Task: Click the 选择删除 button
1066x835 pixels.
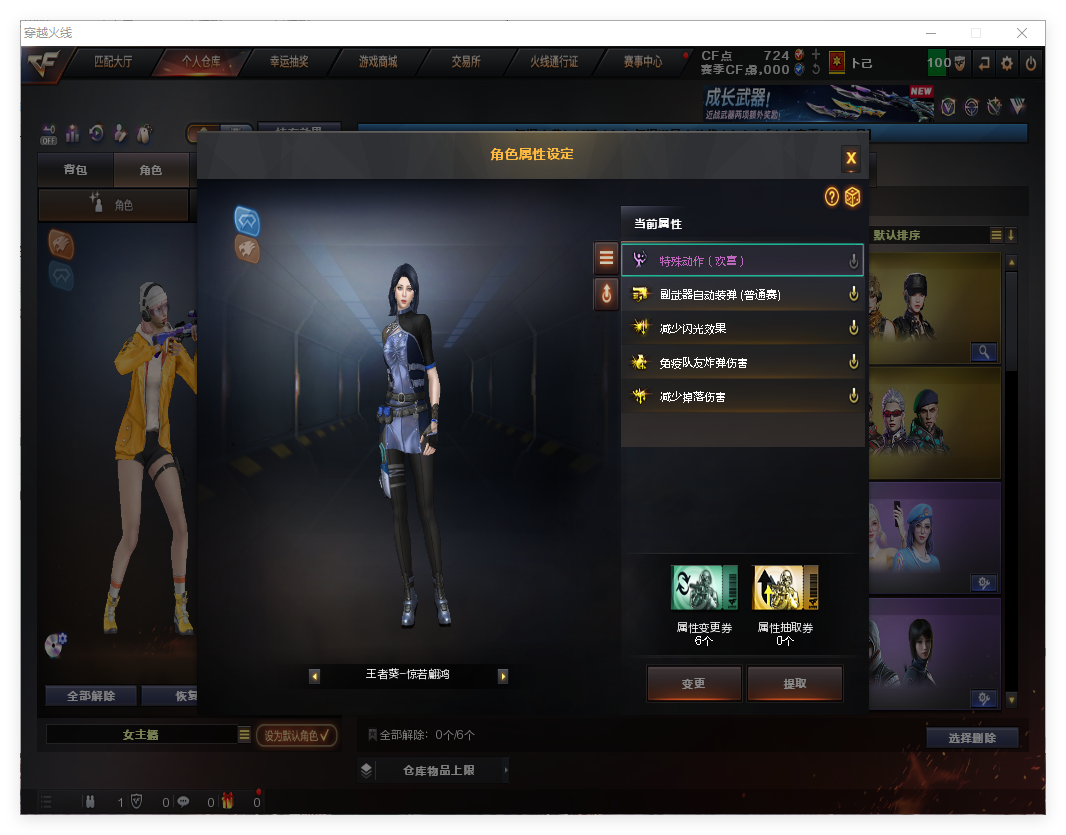Action: coord(971,738)
